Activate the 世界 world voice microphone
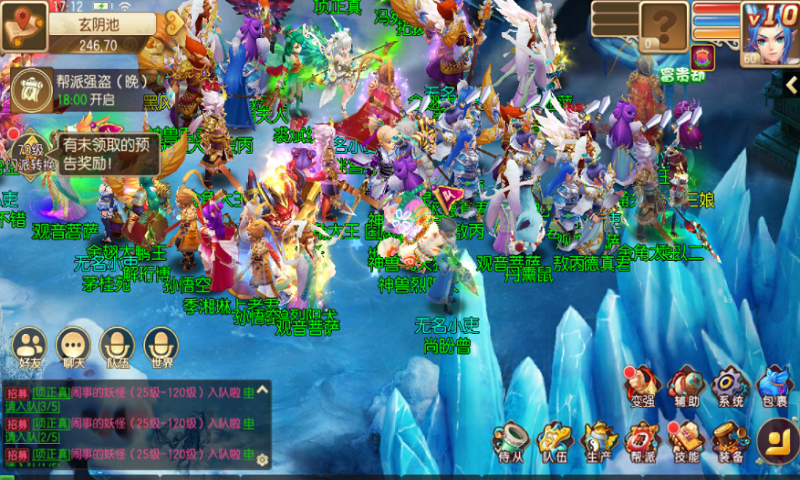The width and height of the screenshot is (800, 480). (x=161, y=345)
